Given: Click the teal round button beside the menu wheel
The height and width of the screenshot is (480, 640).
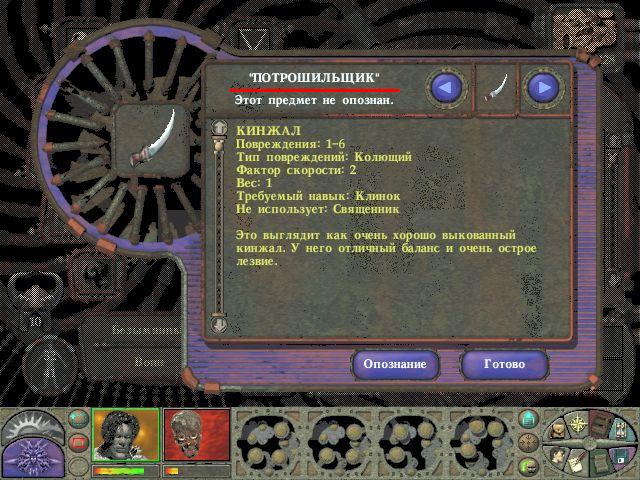Looking at the screenshot, I should click(529, 419).
